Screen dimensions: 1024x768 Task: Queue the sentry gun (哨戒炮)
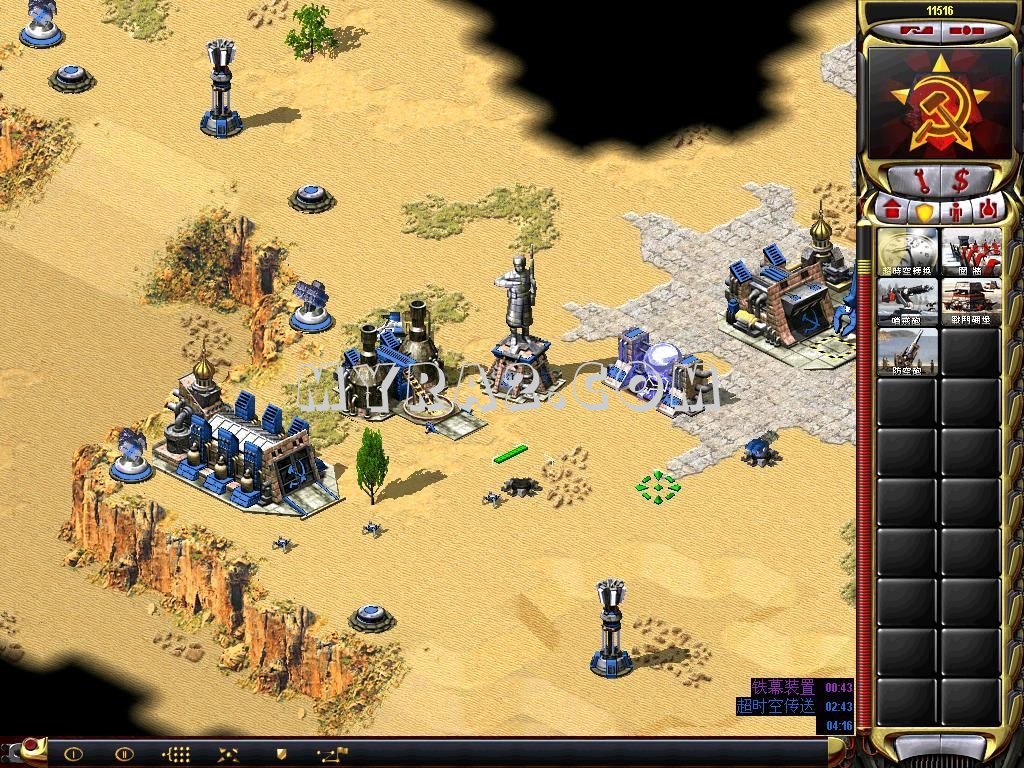click(908, 302)
